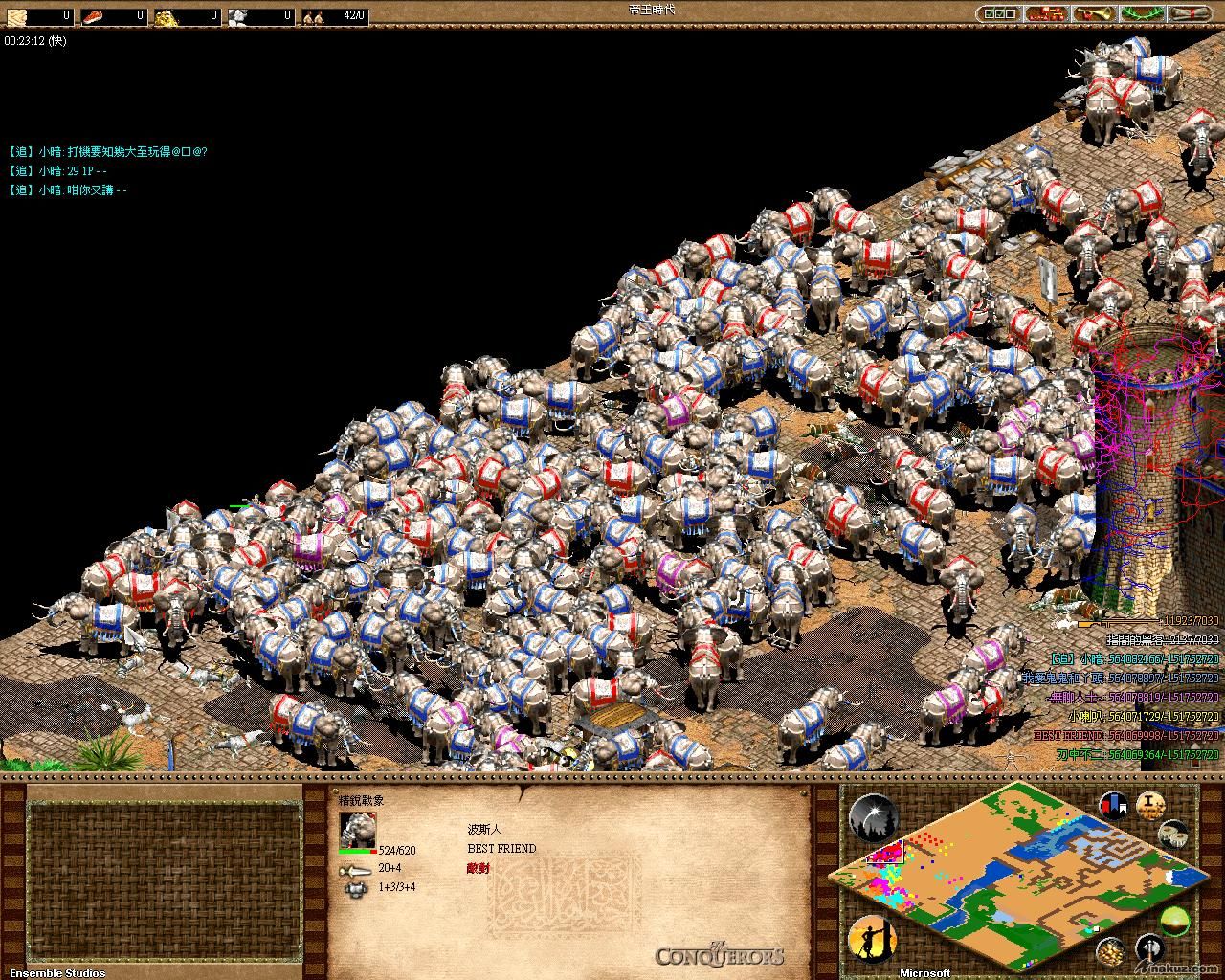Viewport: 1225px width, 980px height.
Task: Open chat with the horn button
Action: (1095, 14)
